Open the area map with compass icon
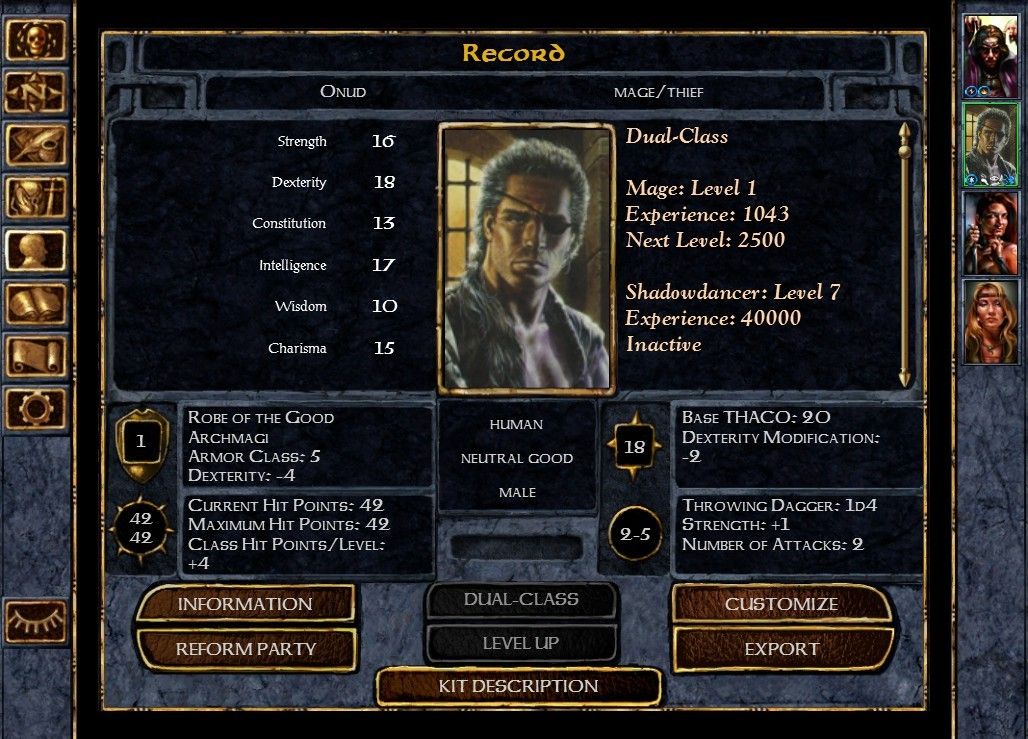Image resolution: width=1028 pixels, height=739 pixels. [x=35, y=93]
